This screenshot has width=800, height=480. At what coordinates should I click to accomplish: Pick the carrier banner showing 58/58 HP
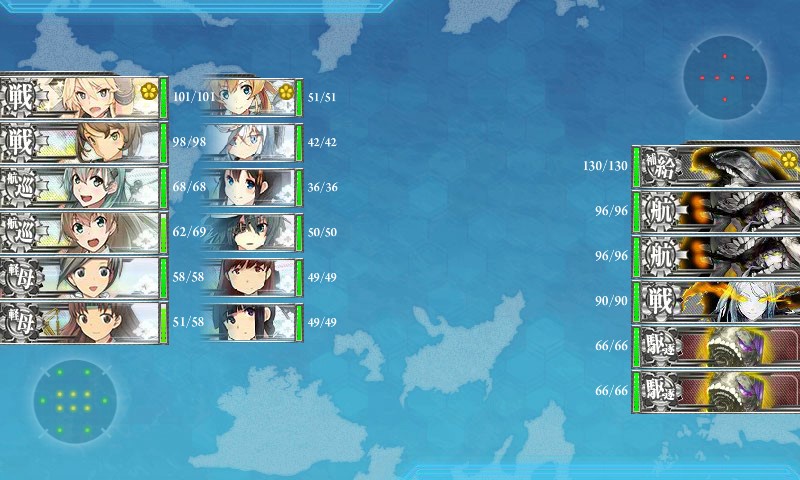click(82, 277)
